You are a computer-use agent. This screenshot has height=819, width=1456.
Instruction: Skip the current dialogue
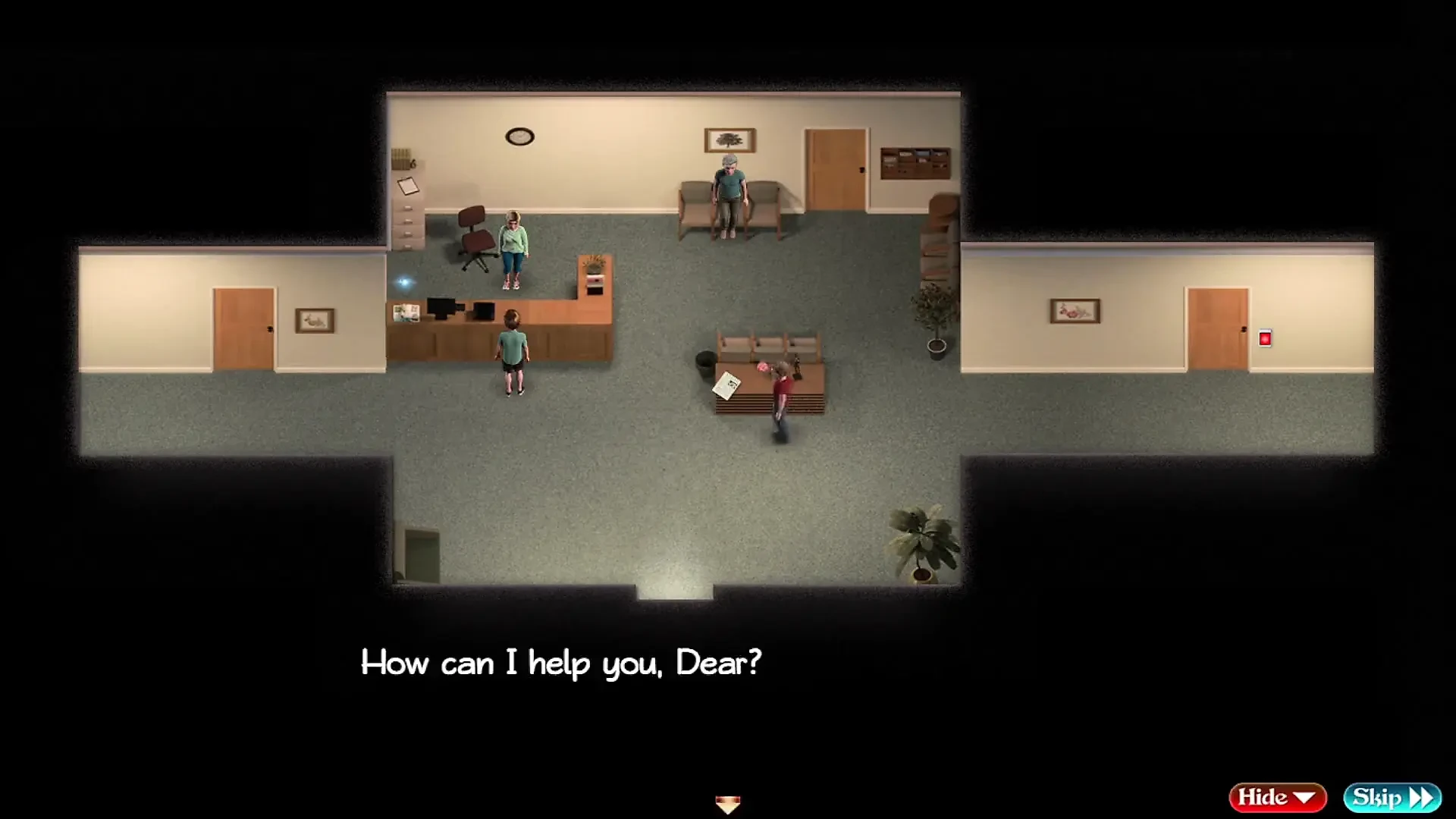tap(1392, 797)
